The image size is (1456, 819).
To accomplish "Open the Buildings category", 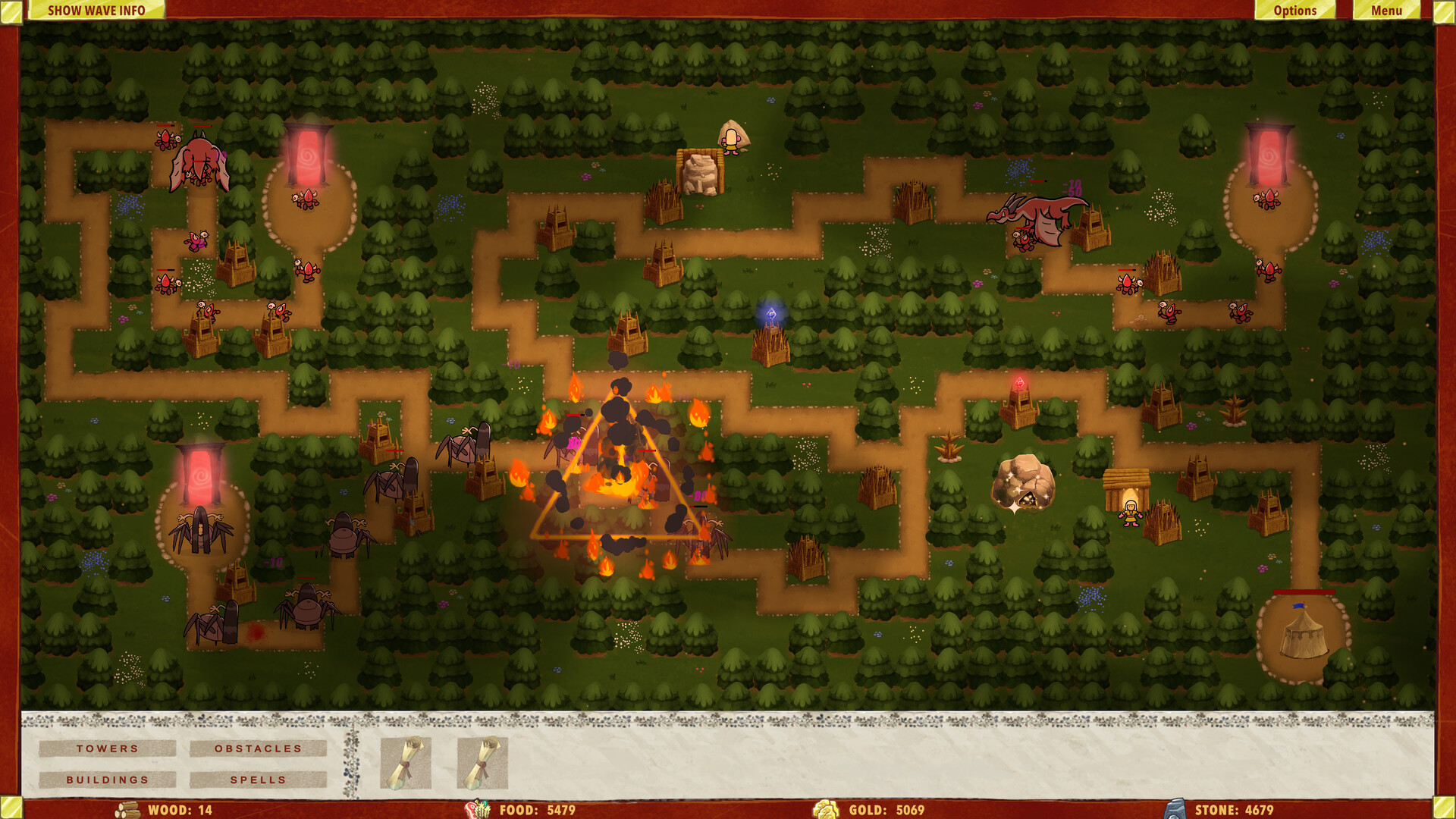I will pyautogui.click(x=107, y=780).
